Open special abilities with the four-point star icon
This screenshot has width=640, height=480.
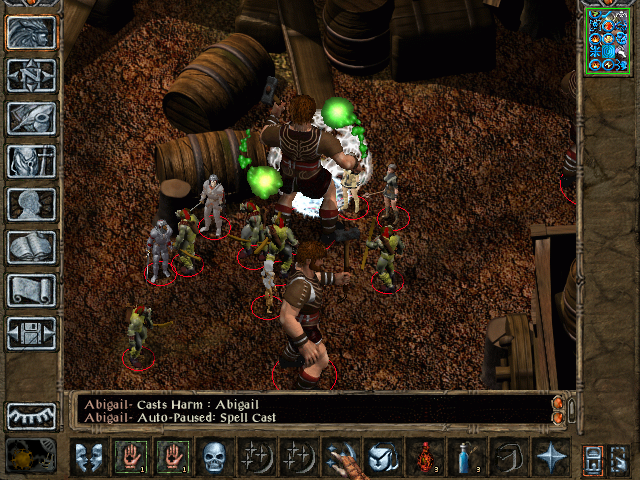[x=551, y=457]
